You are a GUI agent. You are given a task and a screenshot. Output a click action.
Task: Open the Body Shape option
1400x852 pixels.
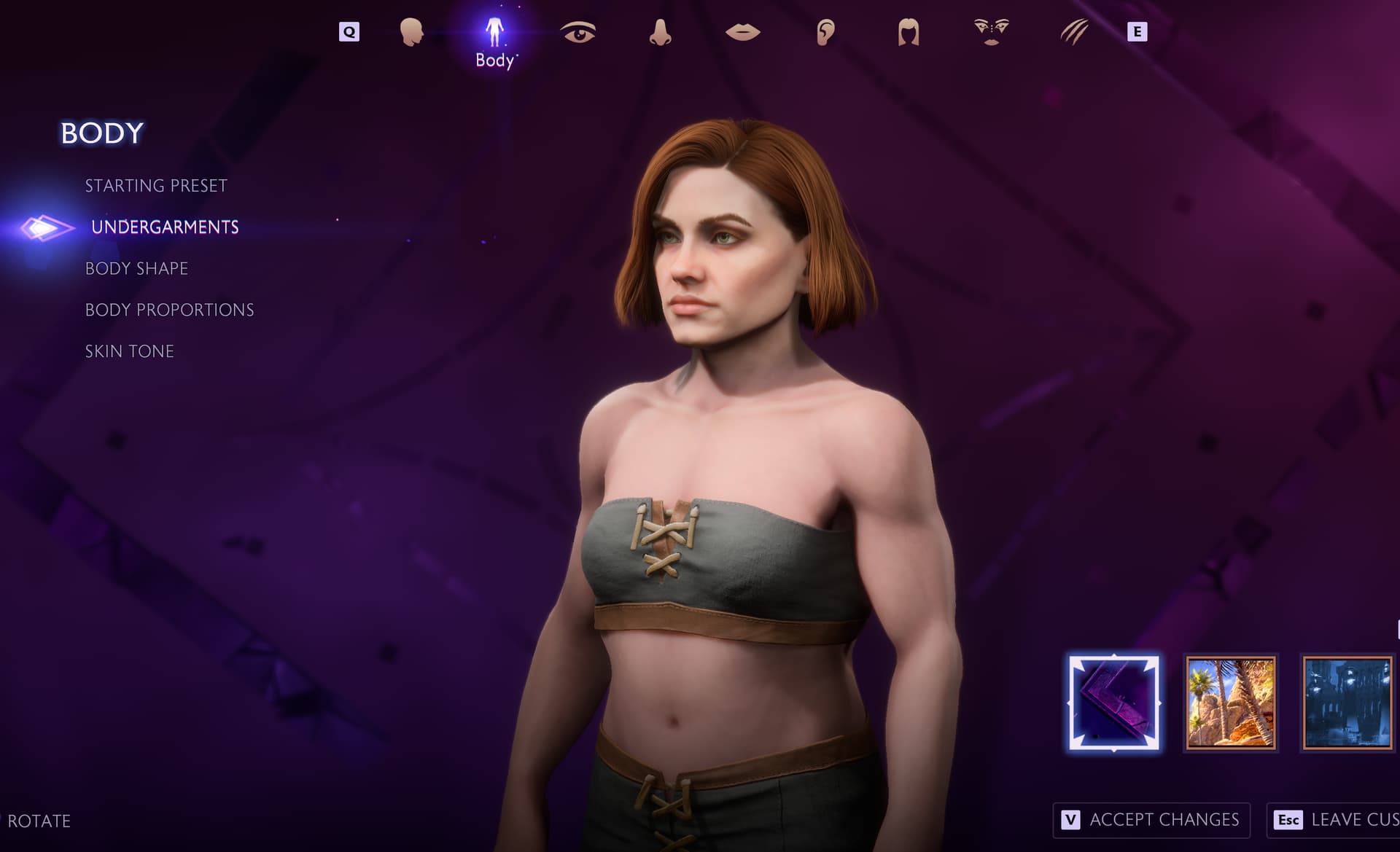pyautogui.click(x=136, y=269)
